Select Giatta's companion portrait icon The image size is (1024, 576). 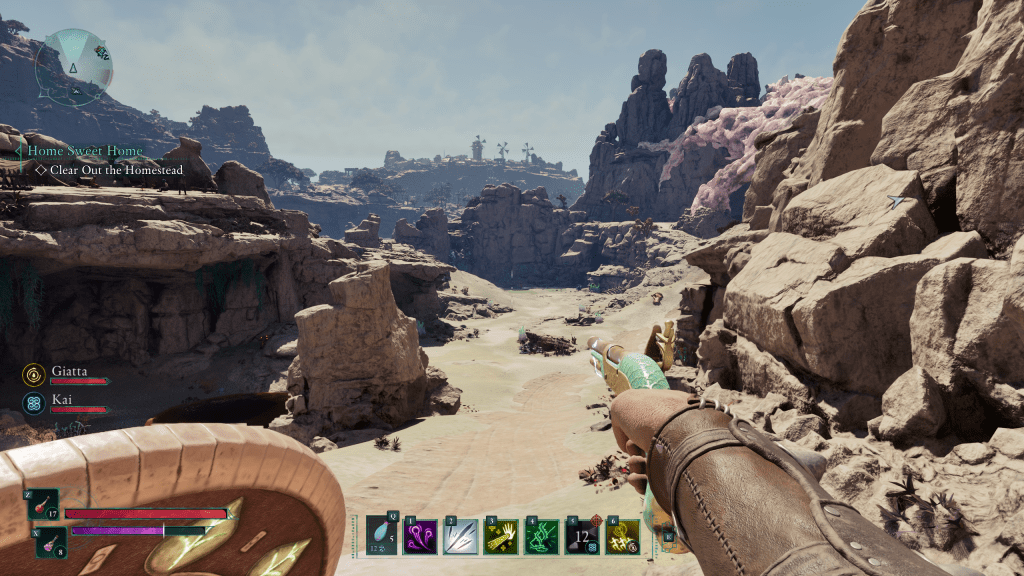[33, 374]
